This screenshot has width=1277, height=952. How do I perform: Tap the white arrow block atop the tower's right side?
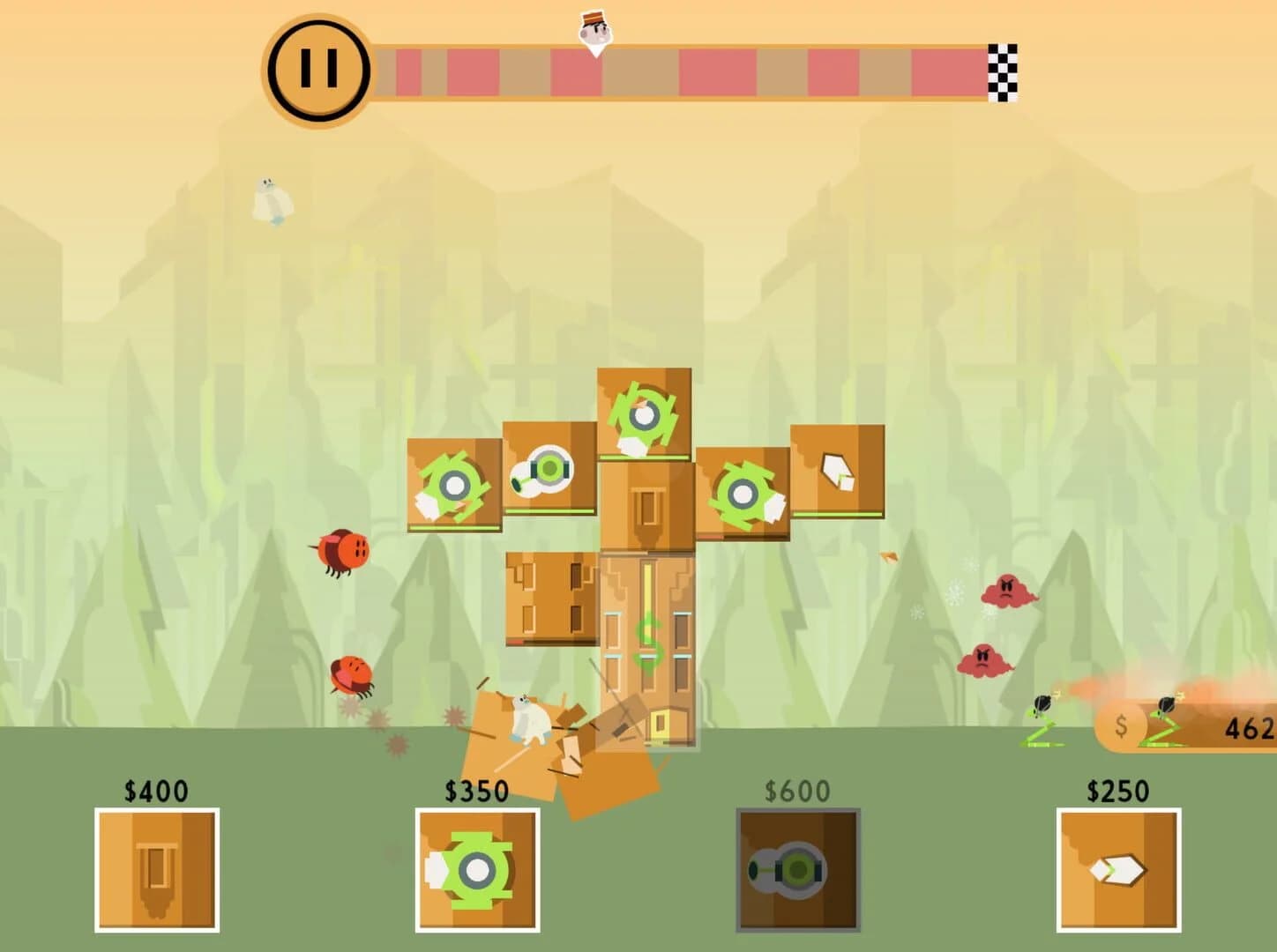(837, 472)
